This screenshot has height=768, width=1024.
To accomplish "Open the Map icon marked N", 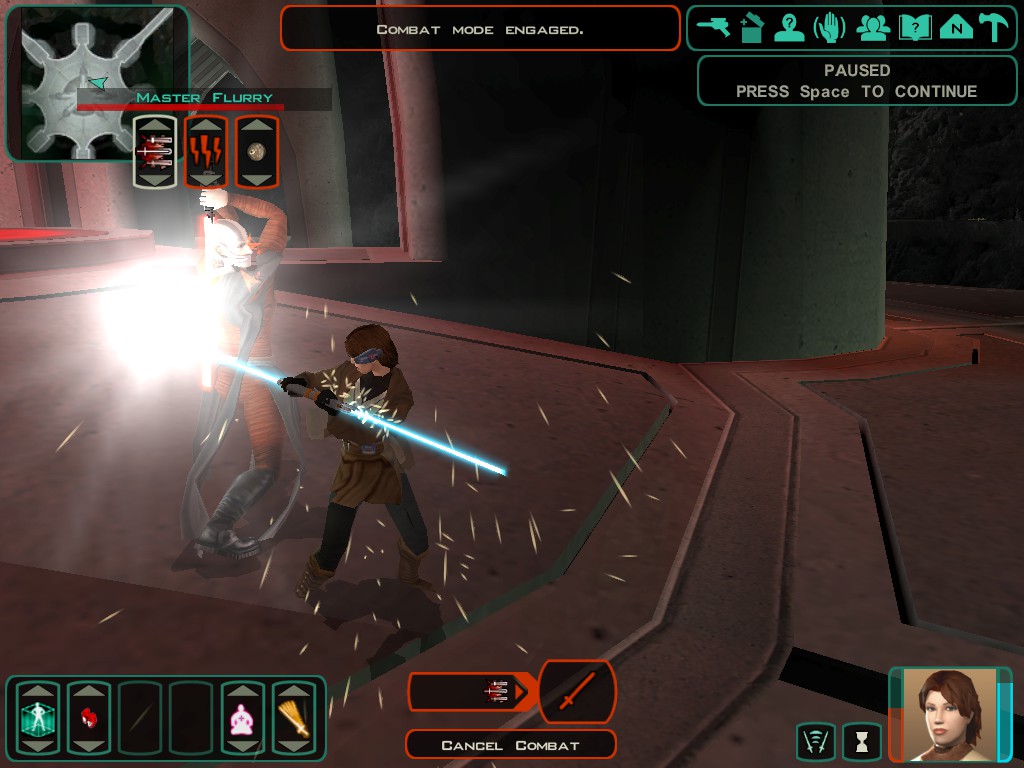I will point(956,28).
